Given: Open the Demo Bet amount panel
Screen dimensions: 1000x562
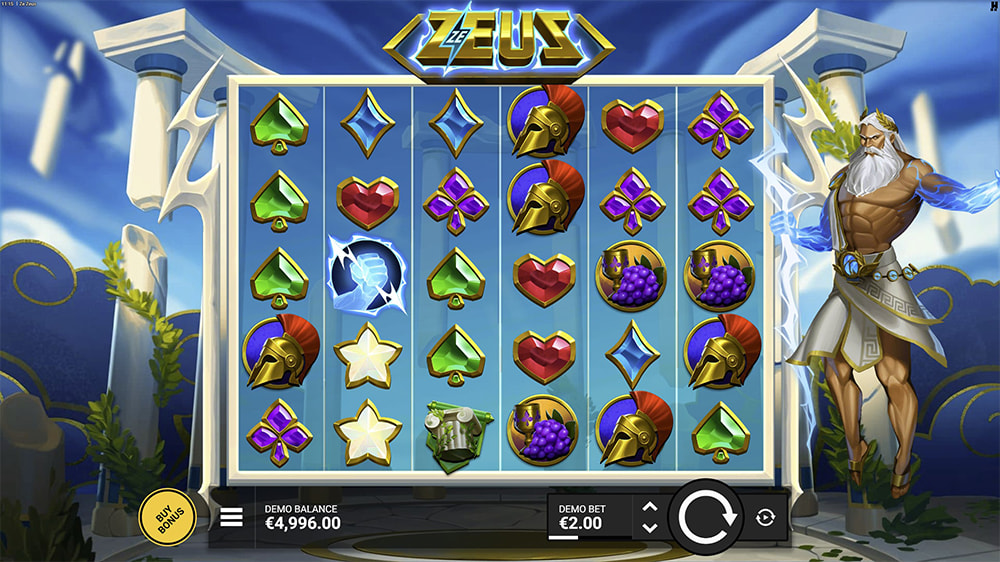Looking at the screenshot, I should click(x=590, y=517).
